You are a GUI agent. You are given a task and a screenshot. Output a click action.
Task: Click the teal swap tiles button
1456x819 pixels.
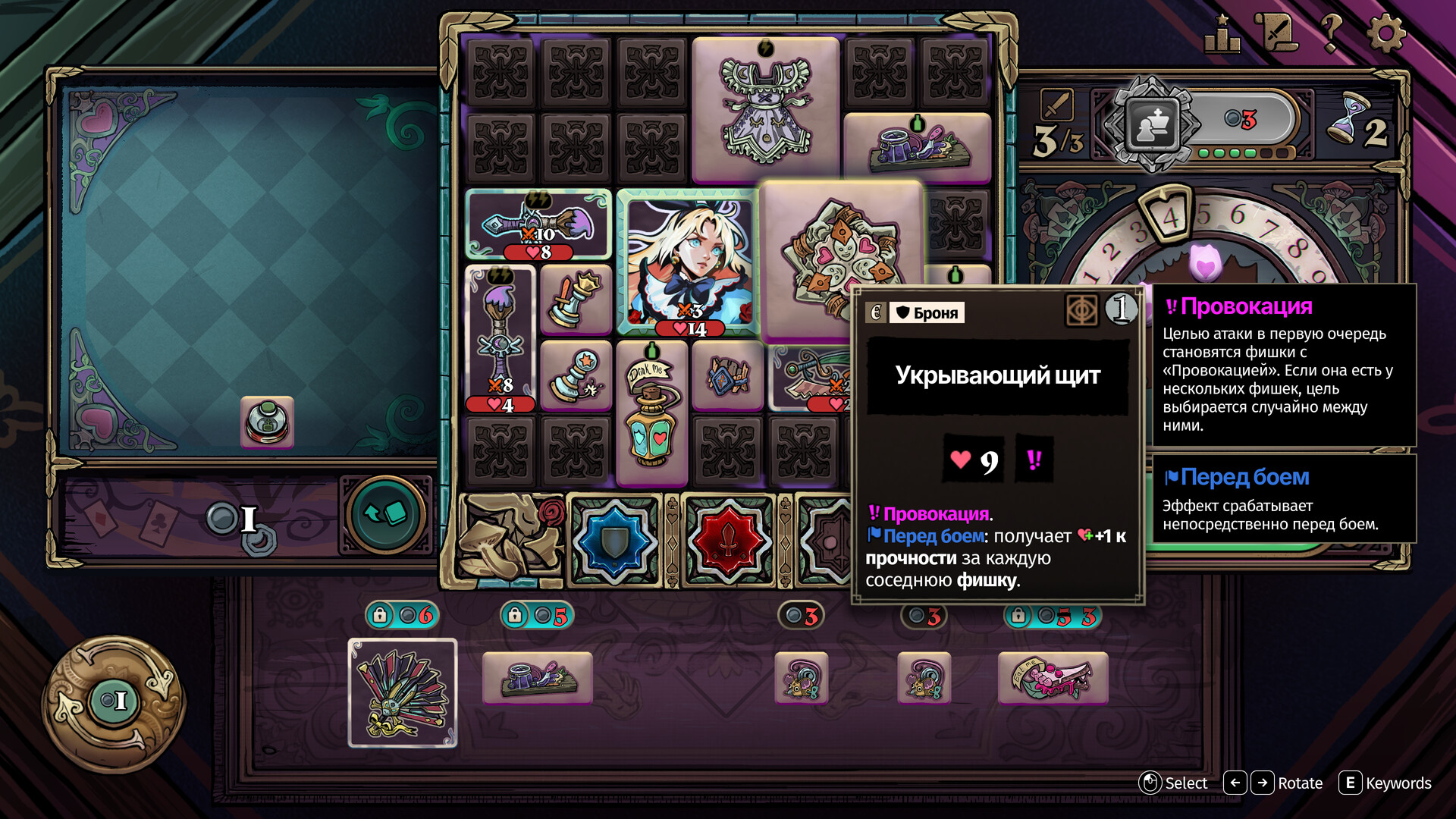pos(385,516)
